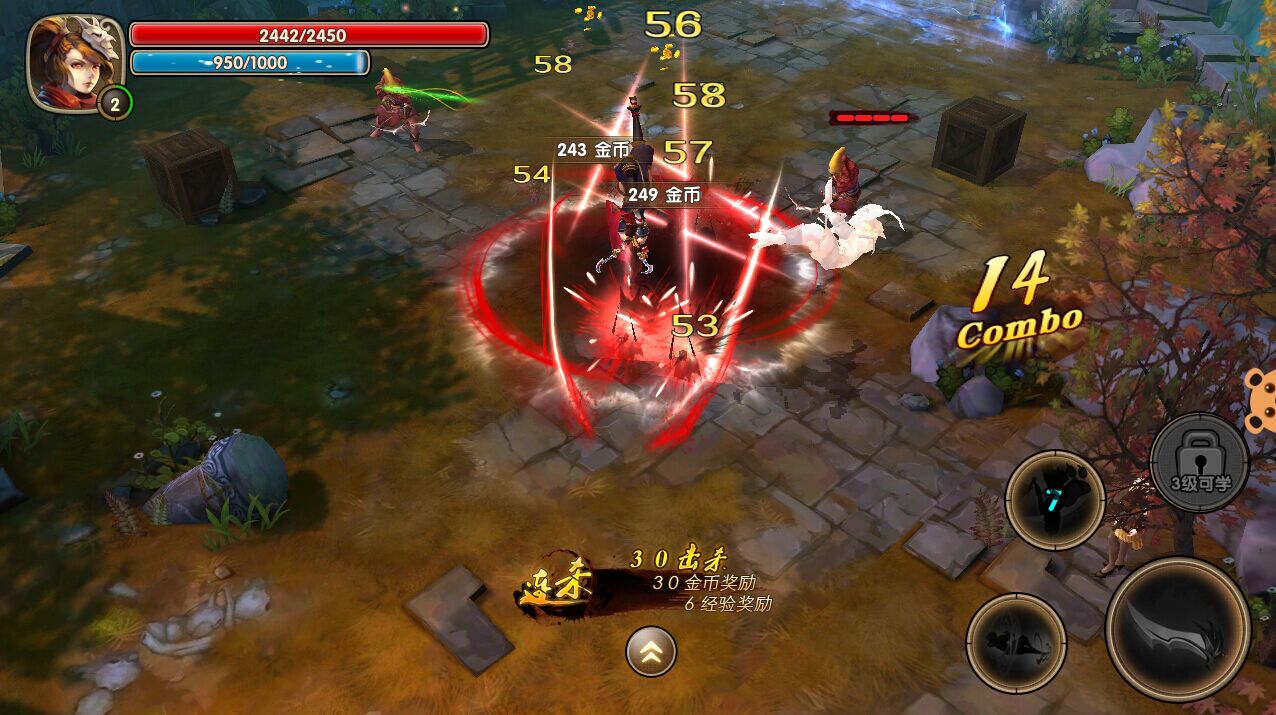Use the dash skill with the running figure
The width and height of the screenshot is (1276, 715).
click(1015, 642)
